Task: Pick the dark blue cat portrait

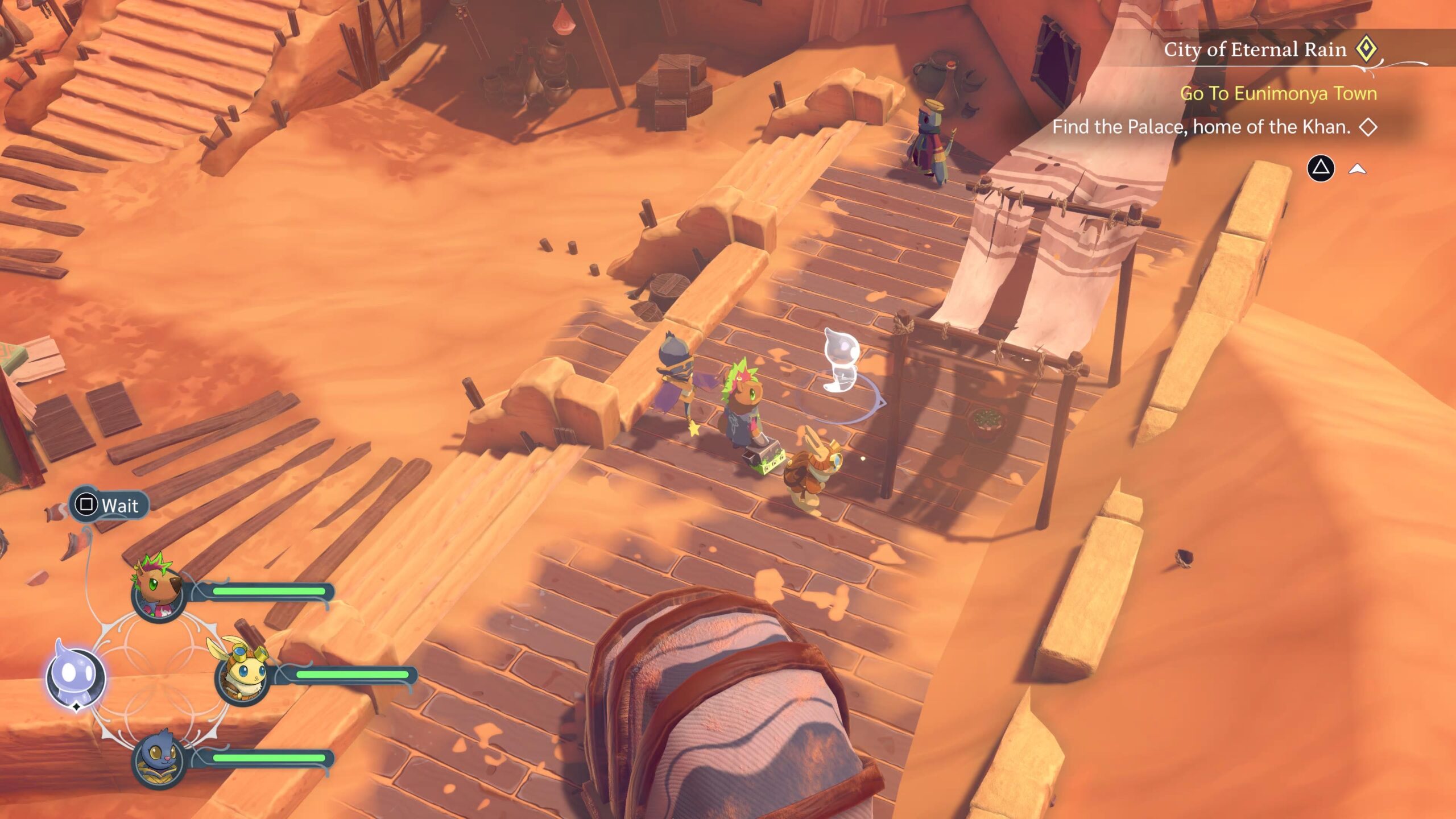Action: (159, 759)
